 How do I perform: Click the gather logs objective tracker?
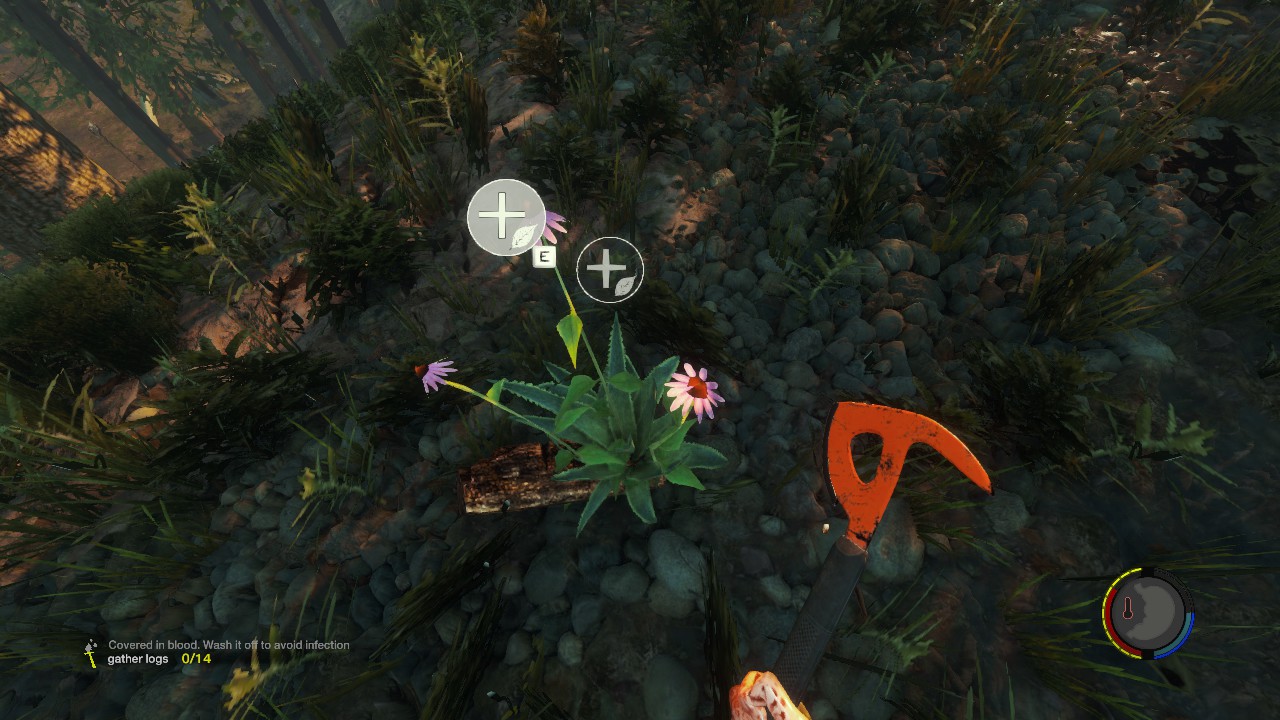(159, 659)
